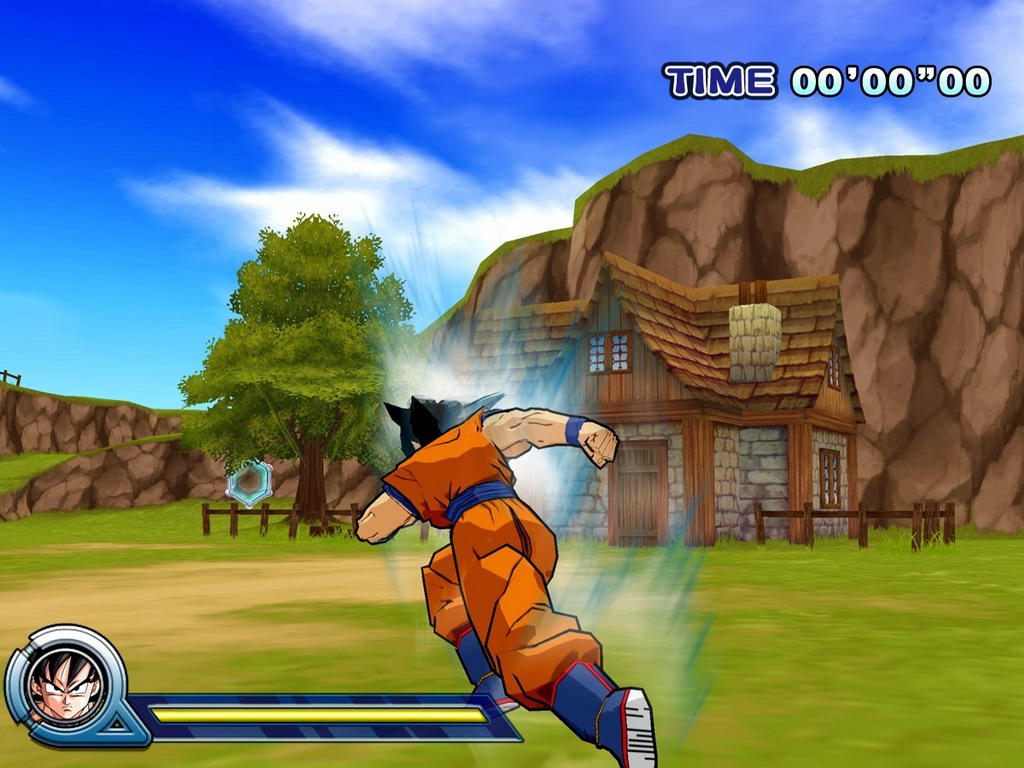Image resolution: width=1024 pixels, height=768 pixels.
Task: Click Goku's character portrait icon
Action: pyautogui.click(x=65, y=685)
